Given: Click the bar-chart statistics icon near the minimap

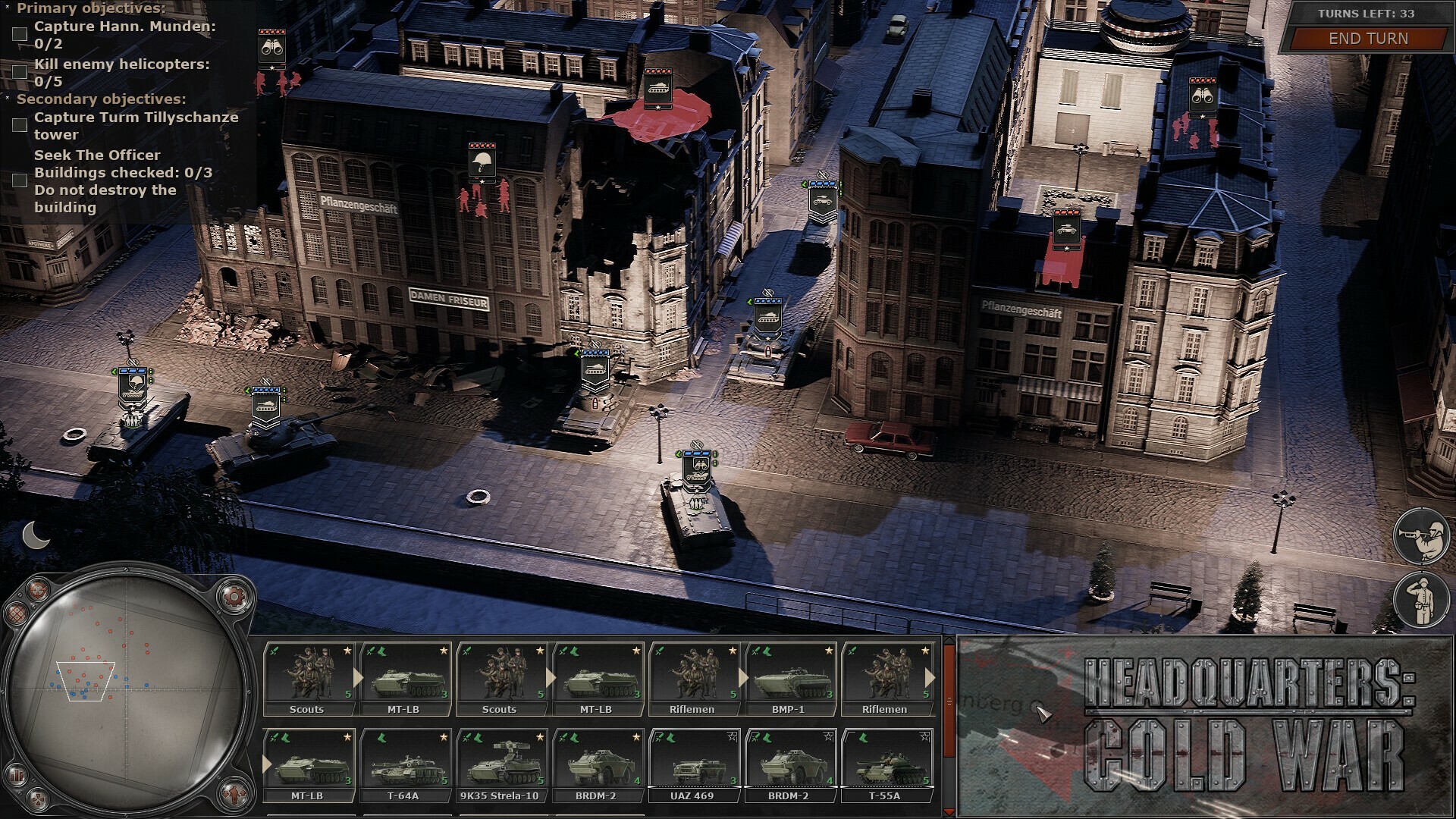Looking at the screenshot, I should (x=15, y=775).
